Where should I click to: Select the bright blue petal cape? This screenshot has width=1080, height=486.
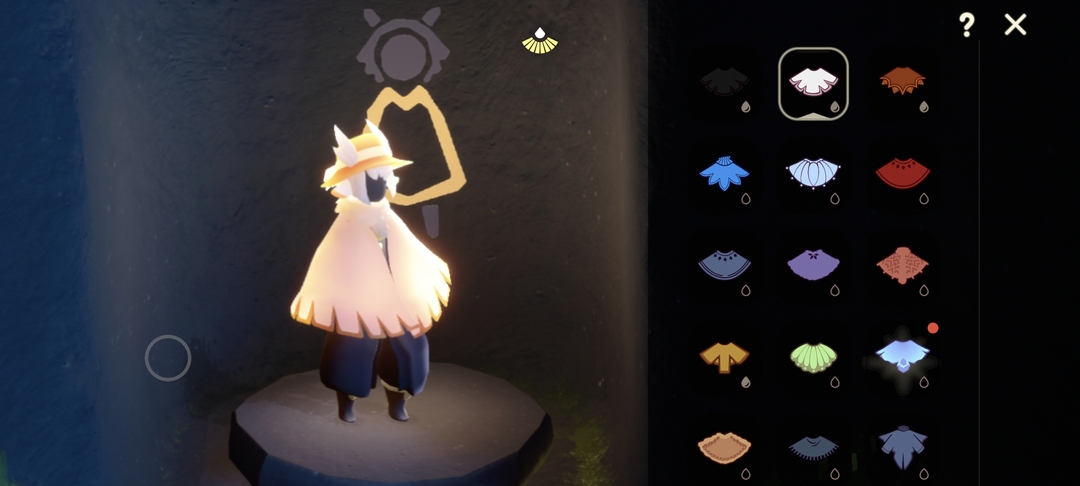click(725, 174)
